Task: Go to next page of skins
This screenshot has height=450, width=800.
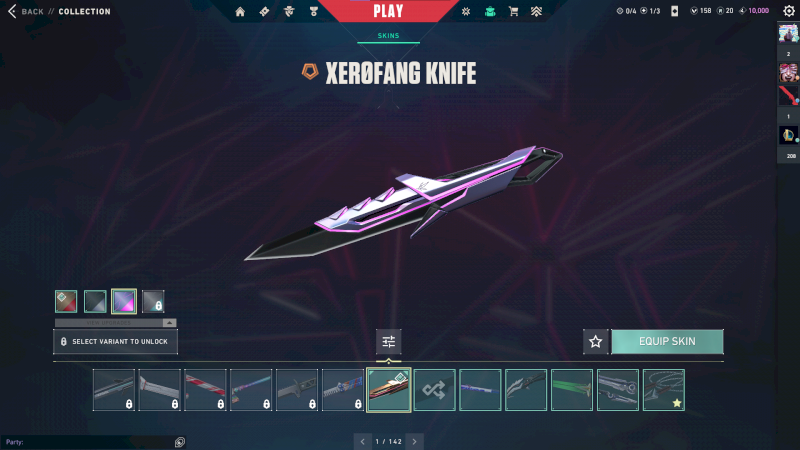Action: [x=415, y=441]
